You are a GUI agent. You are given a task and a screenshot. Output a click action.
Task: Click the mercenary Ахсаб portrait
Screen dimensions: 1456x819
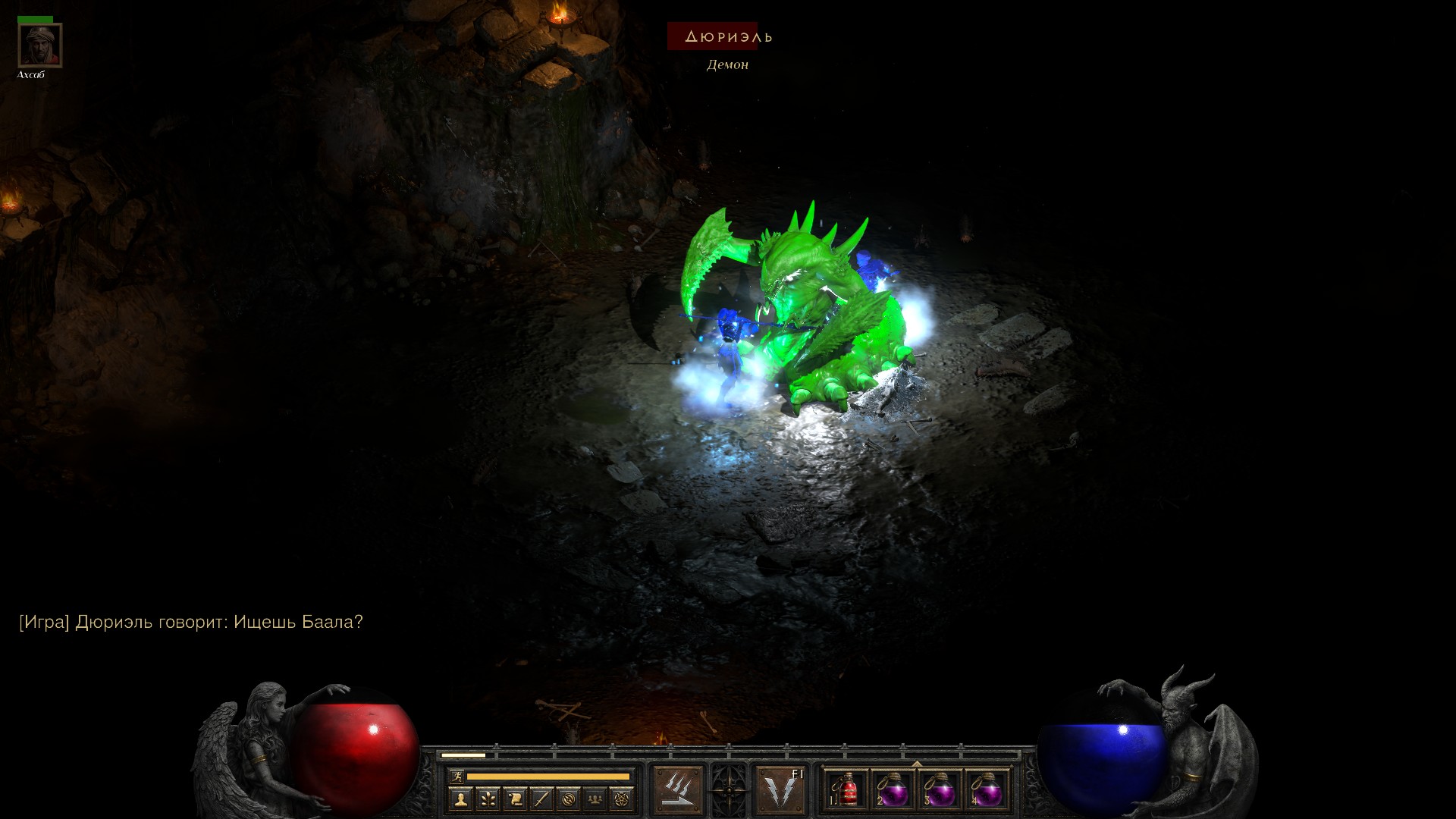[x=39, y=45]
